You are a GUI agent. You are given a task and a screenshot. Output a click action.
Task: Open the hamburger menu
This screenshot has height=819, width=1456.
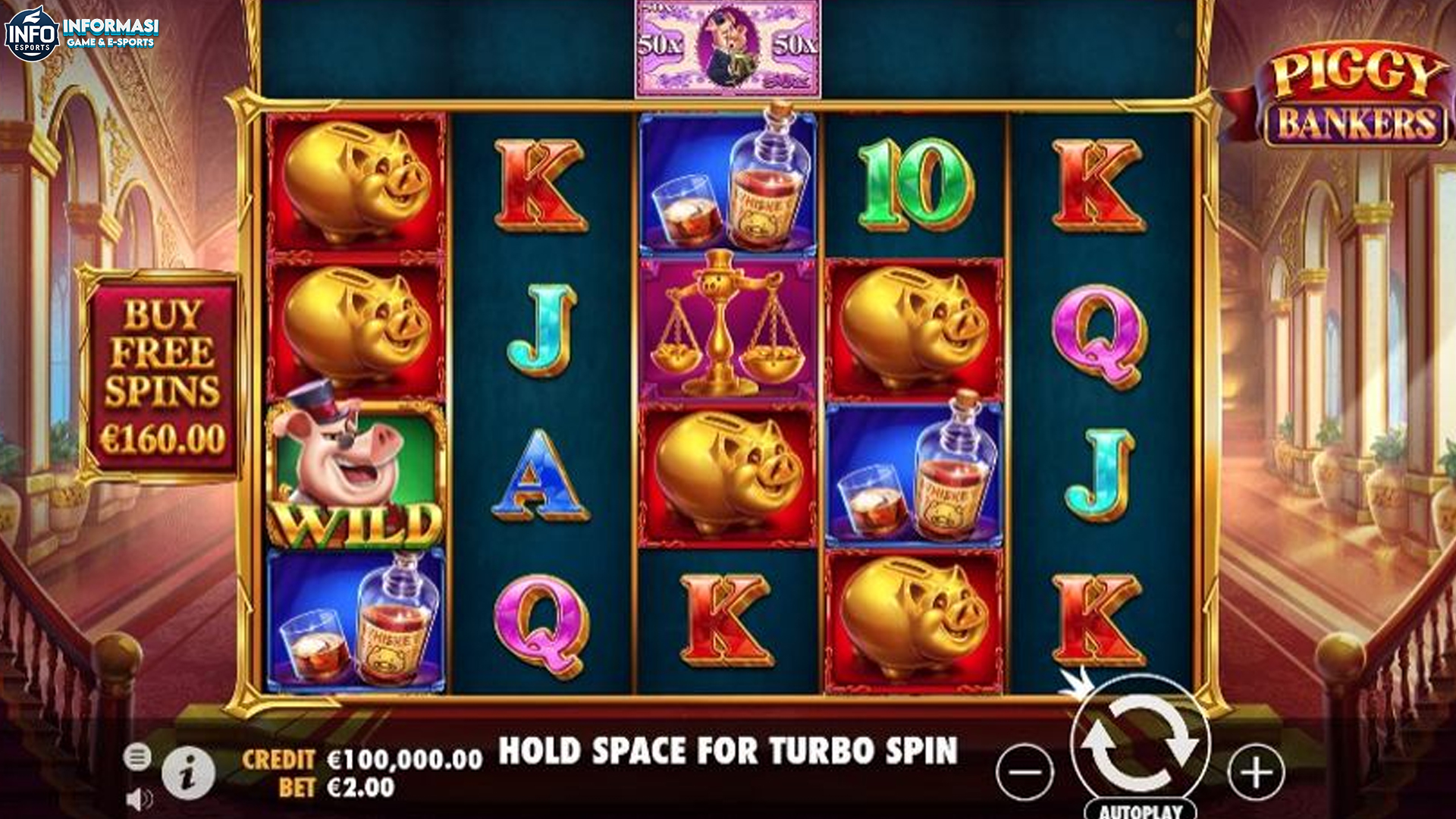click(139, 756)
